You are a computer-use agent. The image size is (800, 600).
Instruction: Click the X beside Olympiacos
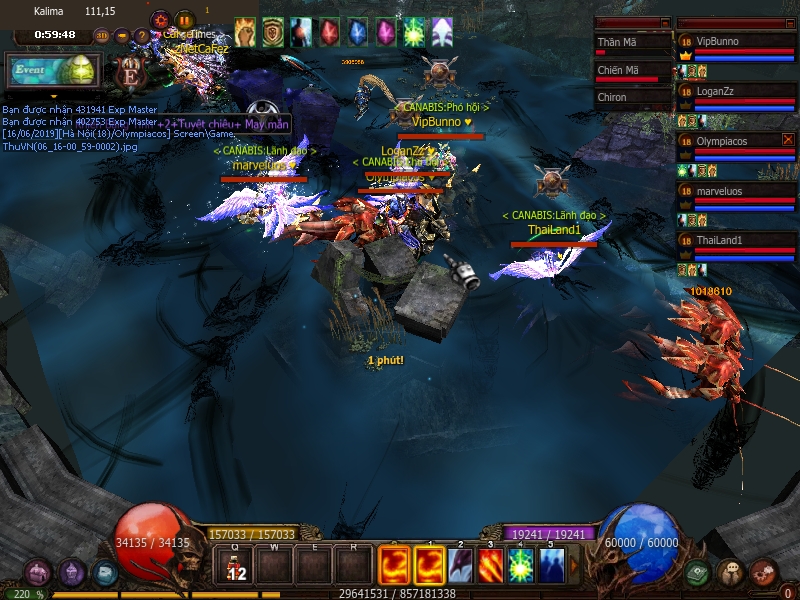click(x=788, y=140)
